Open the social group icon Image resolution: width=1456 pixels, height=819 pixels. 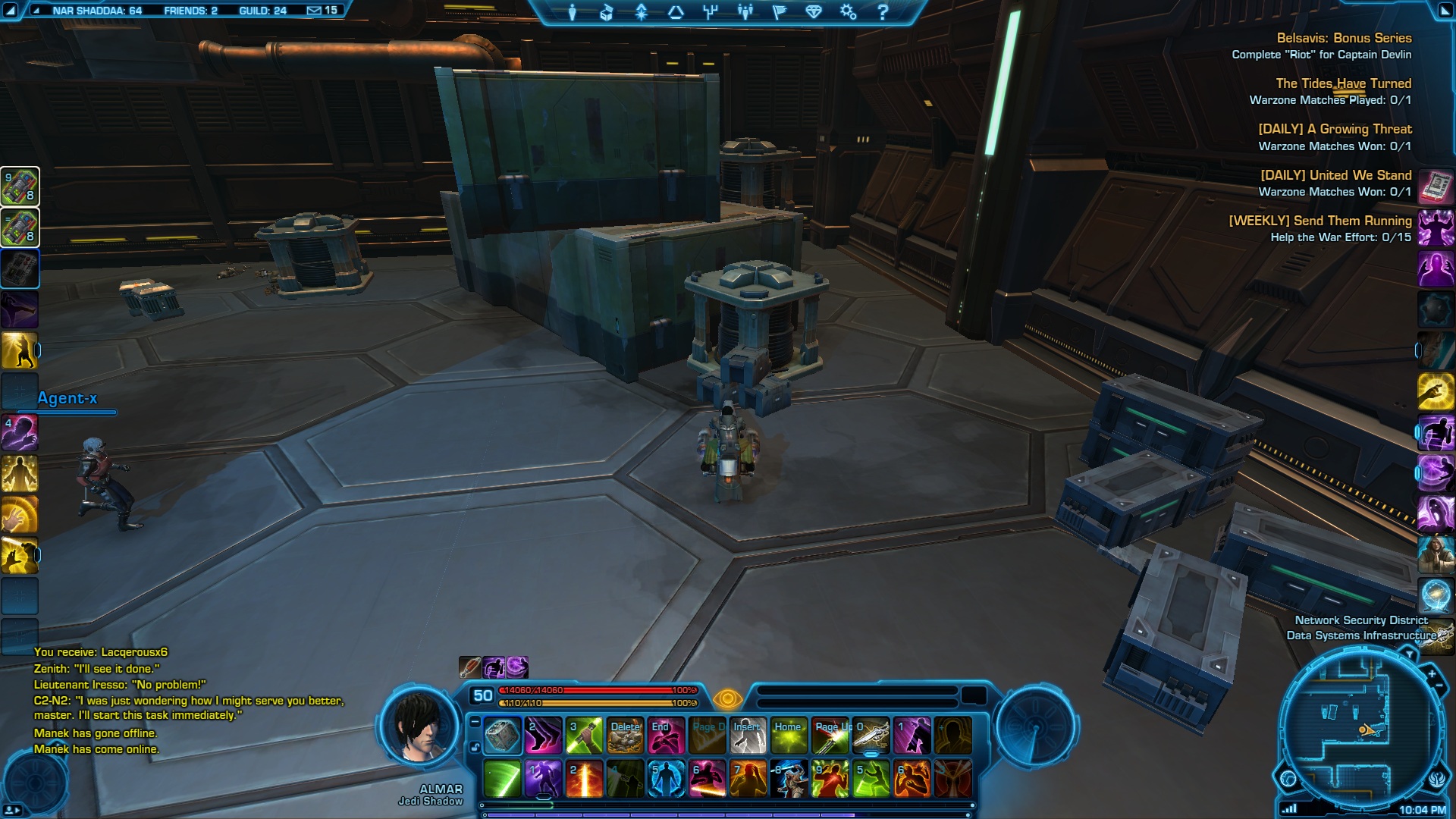pos(745,12)
